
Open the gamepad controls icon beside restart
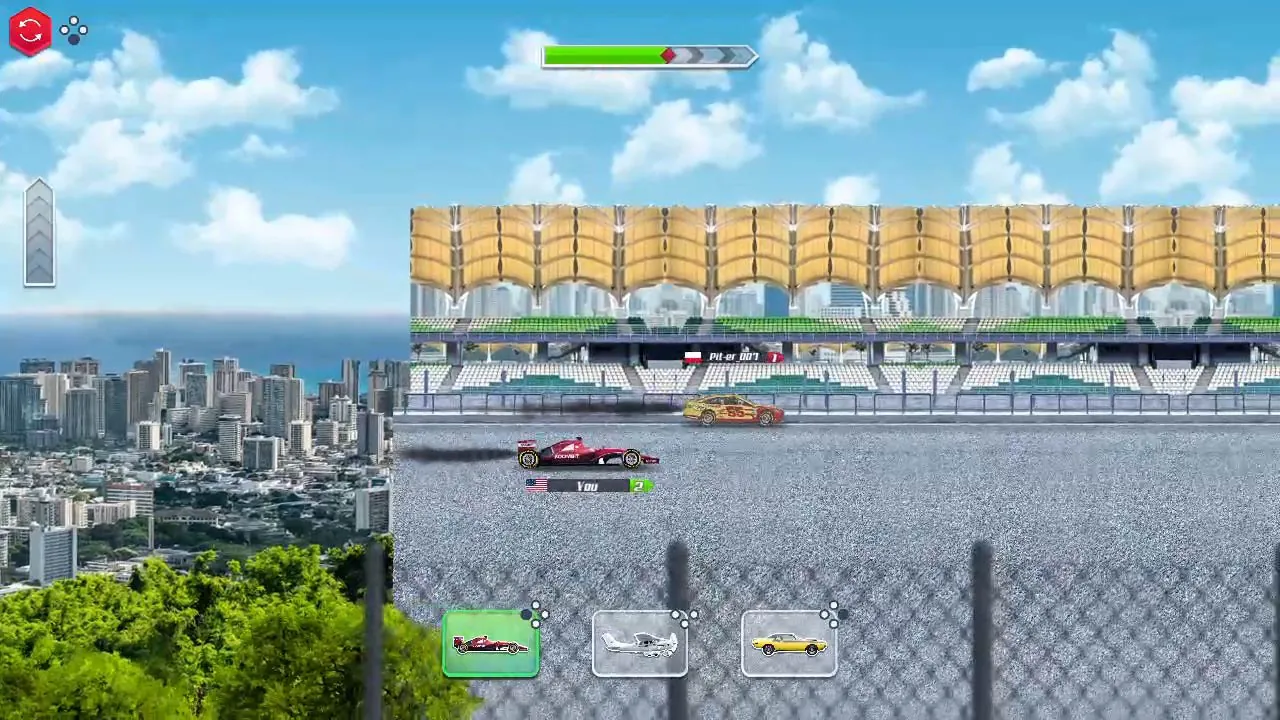(74, 30)
